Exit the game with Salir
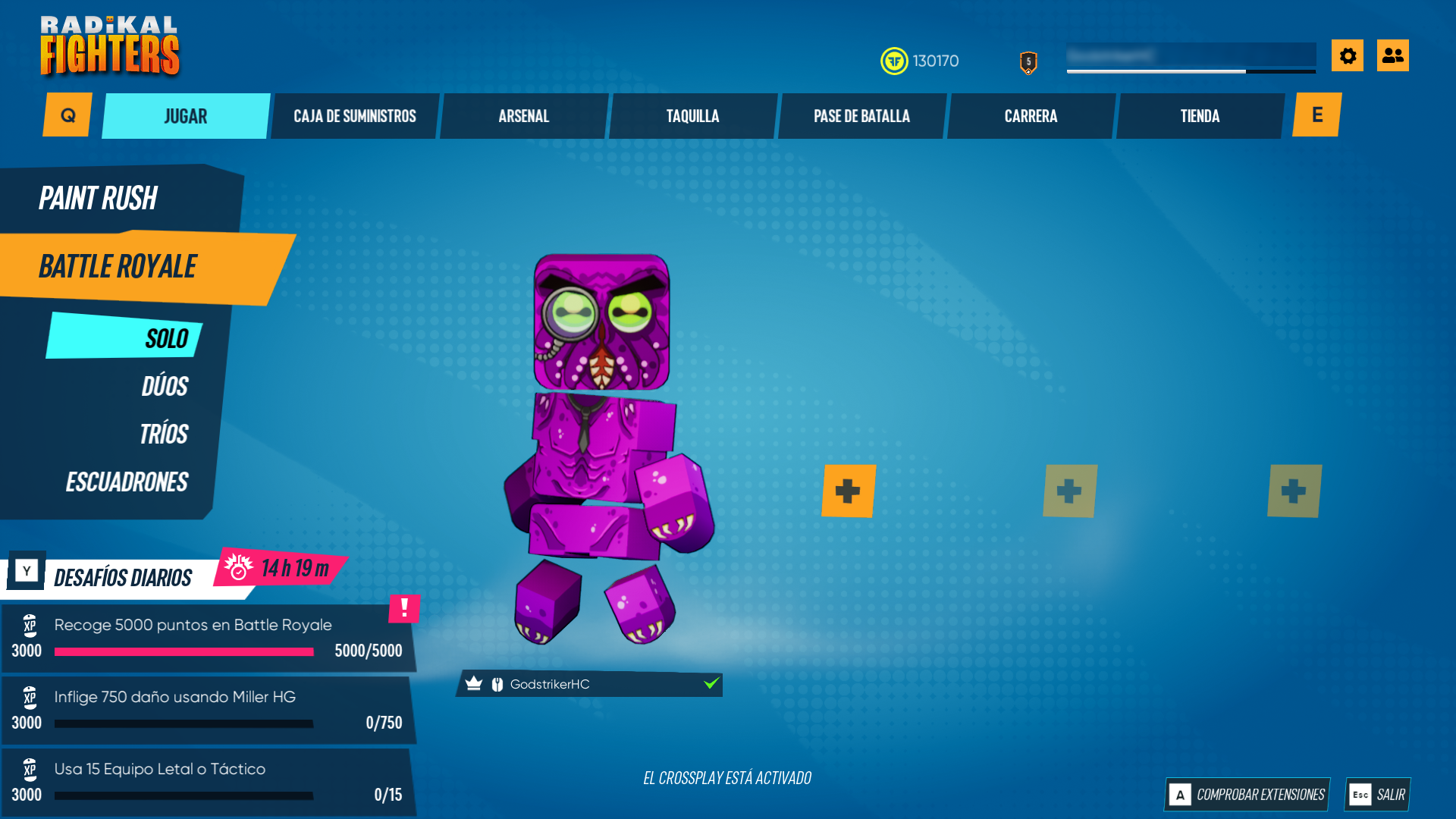 pos(1378,794)
